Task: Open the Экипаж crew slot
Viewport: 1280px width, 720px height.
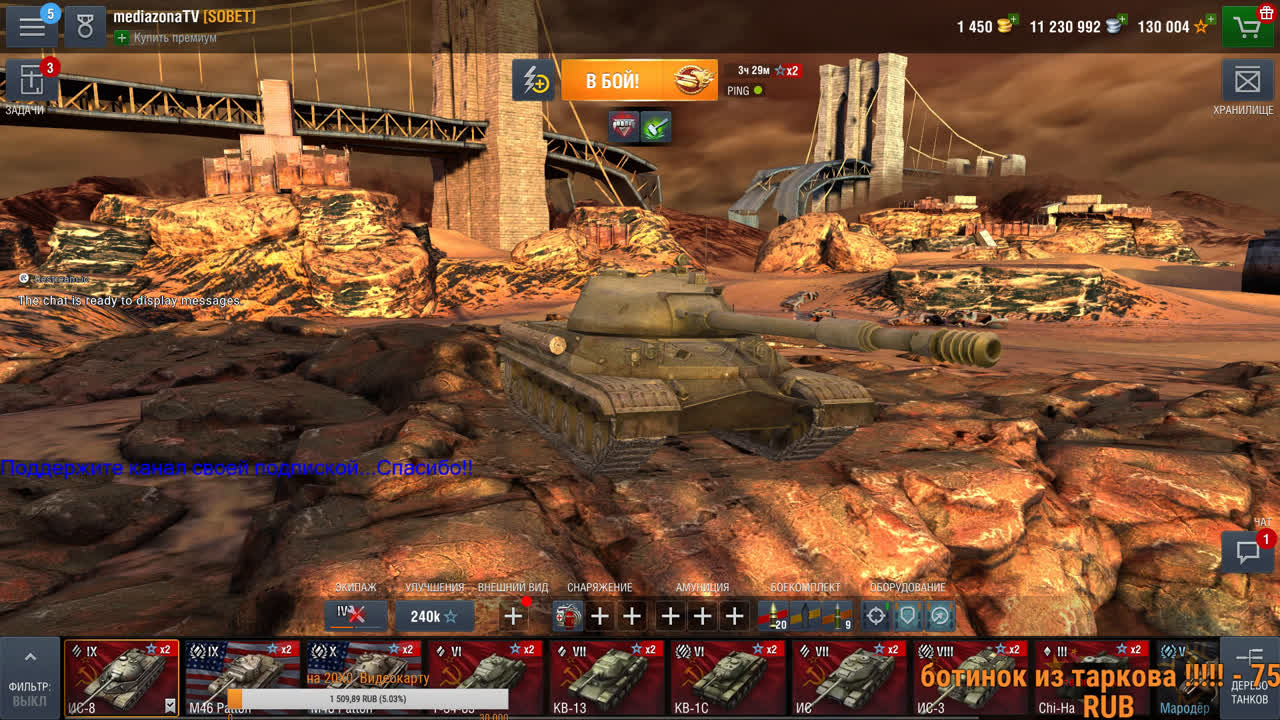Action: [355, 615]
